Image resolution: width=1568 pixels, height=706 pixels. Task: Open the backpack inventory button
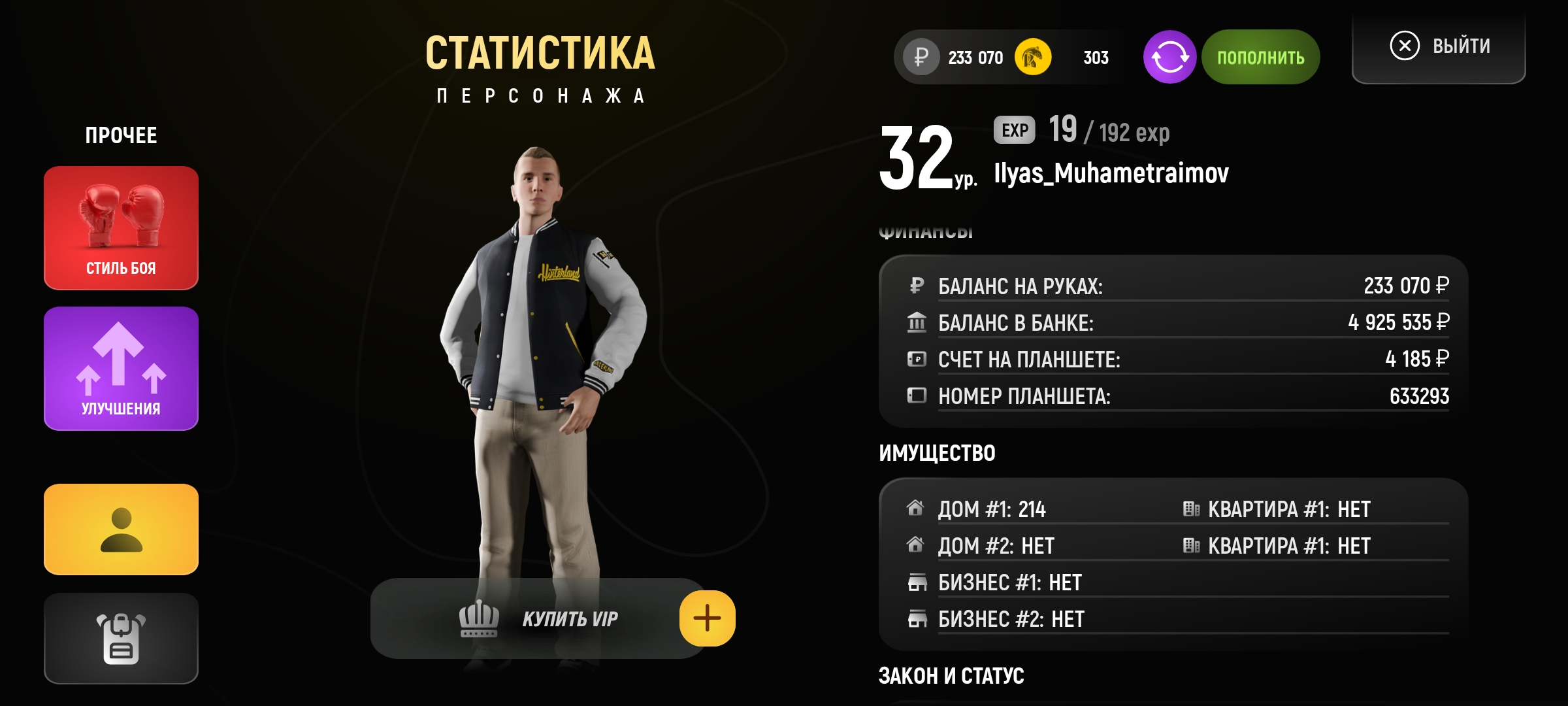click(x=121, y=639)
